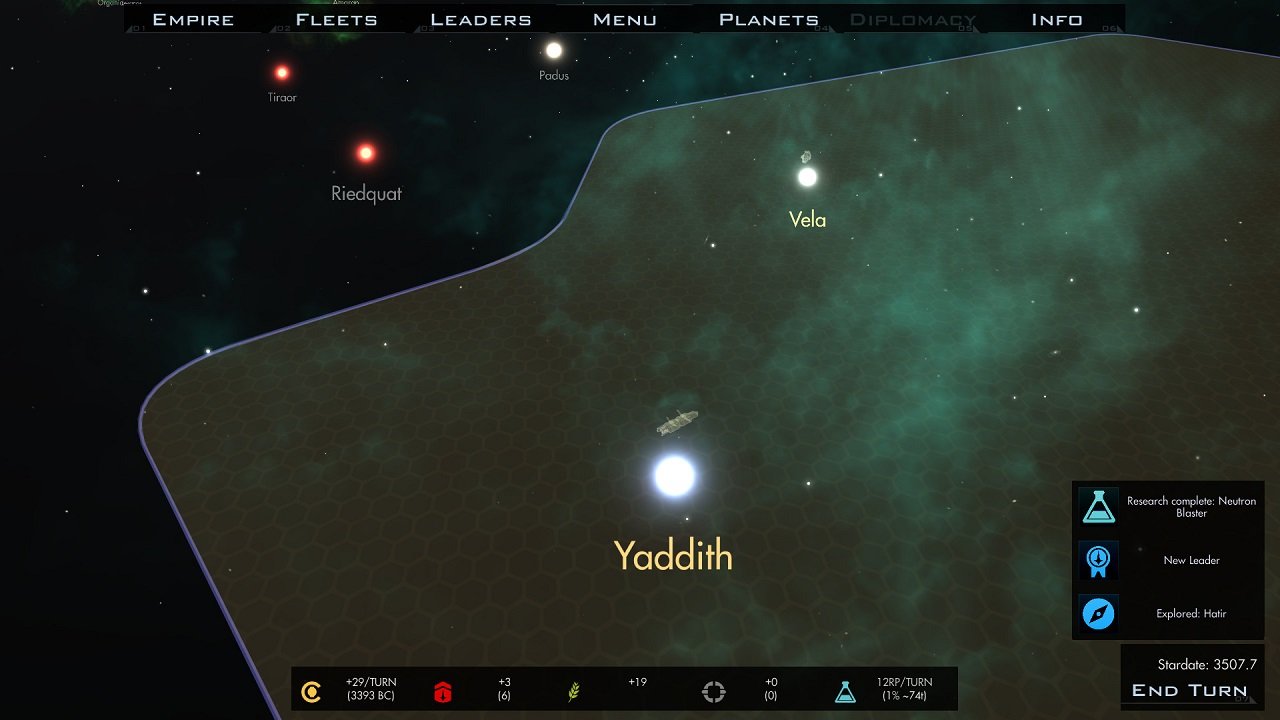The width and height of the screenshot is (1280, 720).
Task: Open the Info screen
Action: pos(1056,19)
